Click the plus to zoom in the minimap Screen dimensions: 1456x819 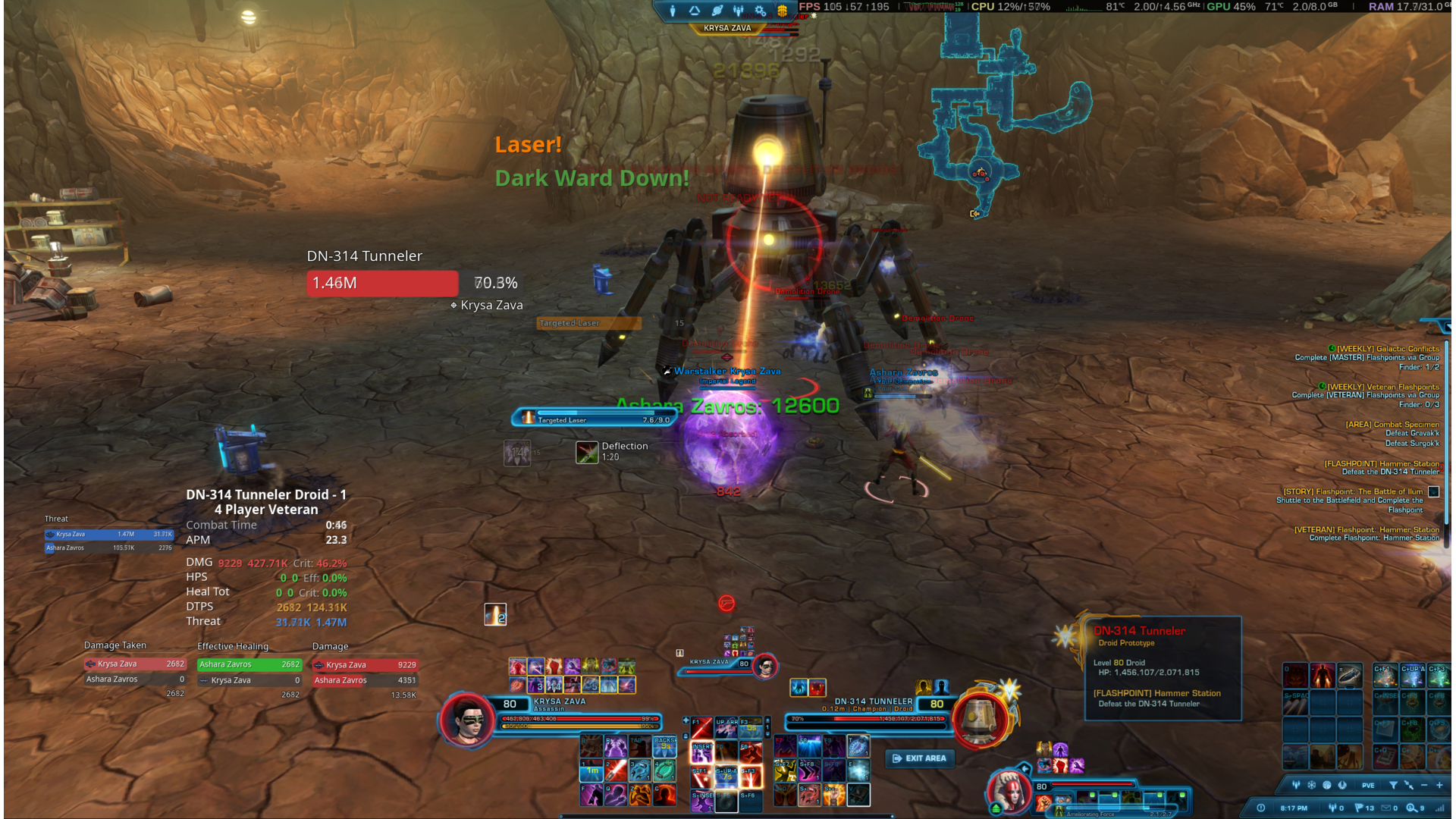tap(1439, 785)
